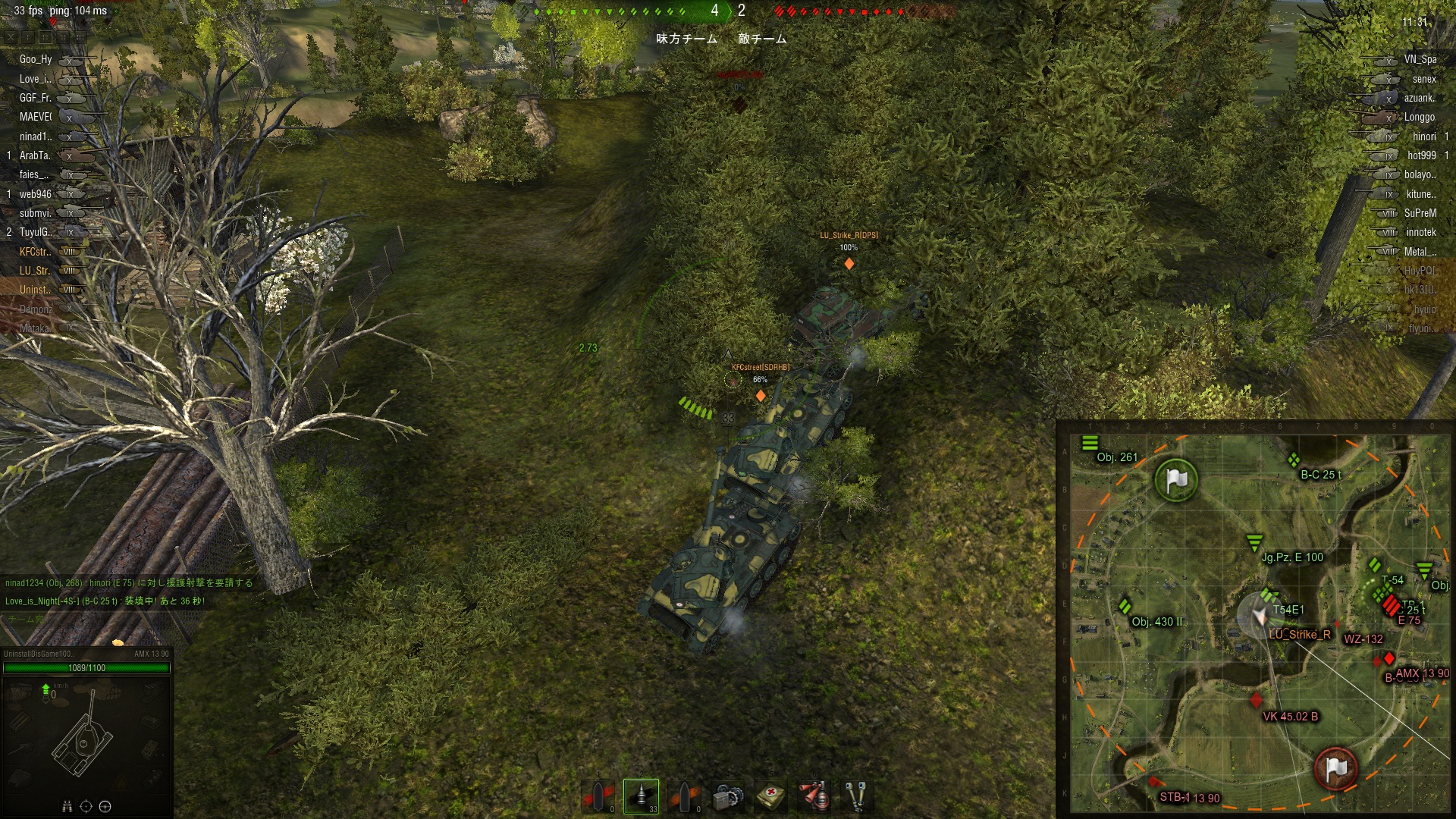This screenshot has height=819, width=1456.
Task: Use the first aid kit consumable
Action: (x=770, y=796)
